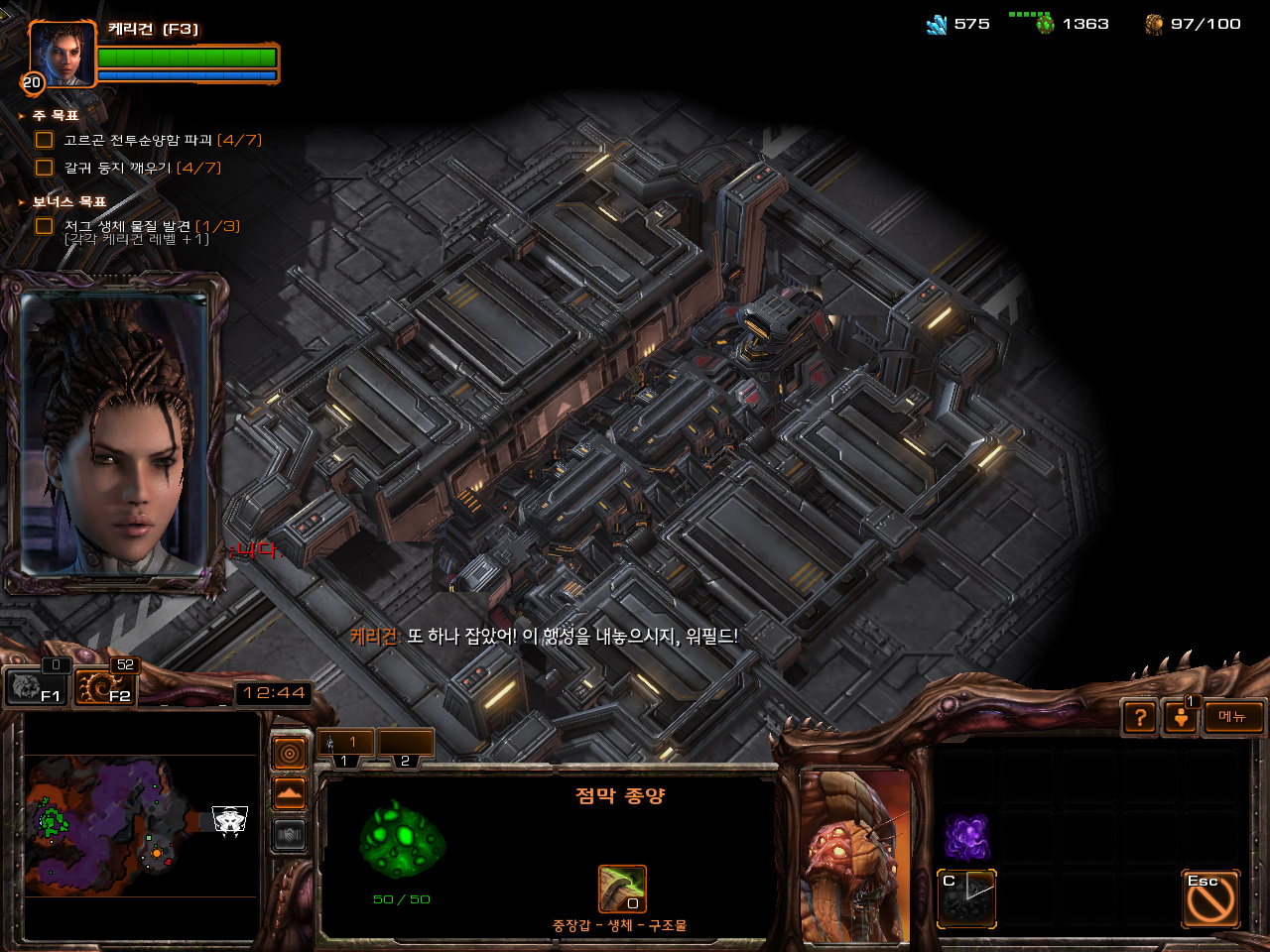The width and height of the screenshot is (1270, 952).
Task: Click the purple creep icon in command card
Action: [966, 837]
